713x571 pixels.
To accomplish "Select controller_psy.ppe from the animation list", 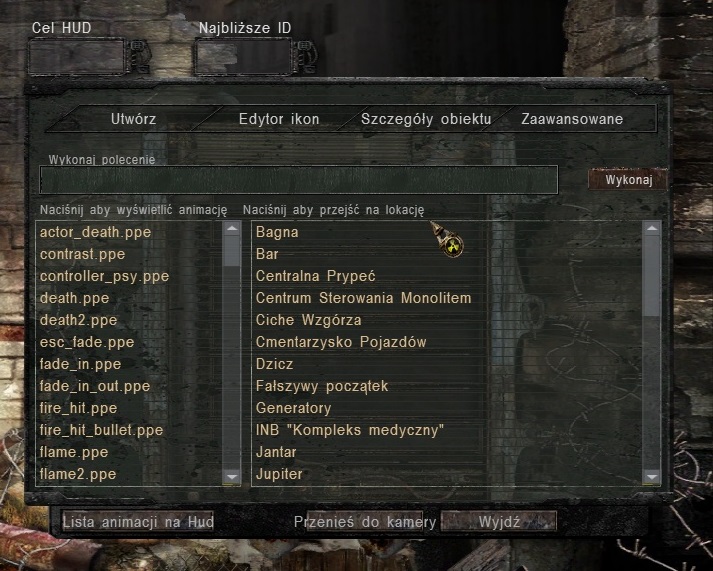I will (x=104, y=276).
